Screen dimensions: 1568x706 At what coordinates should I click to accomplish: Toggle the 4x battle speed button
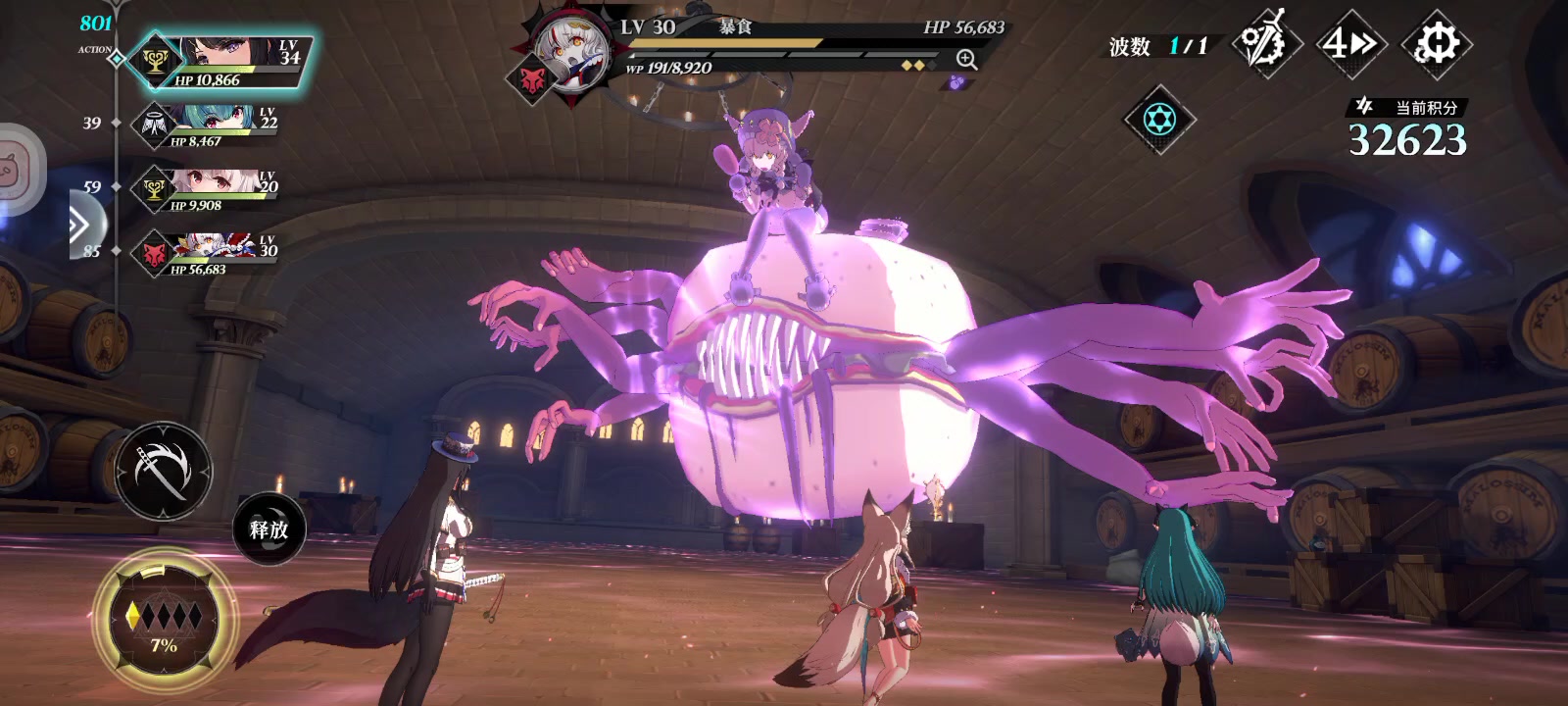(1349, 44)
